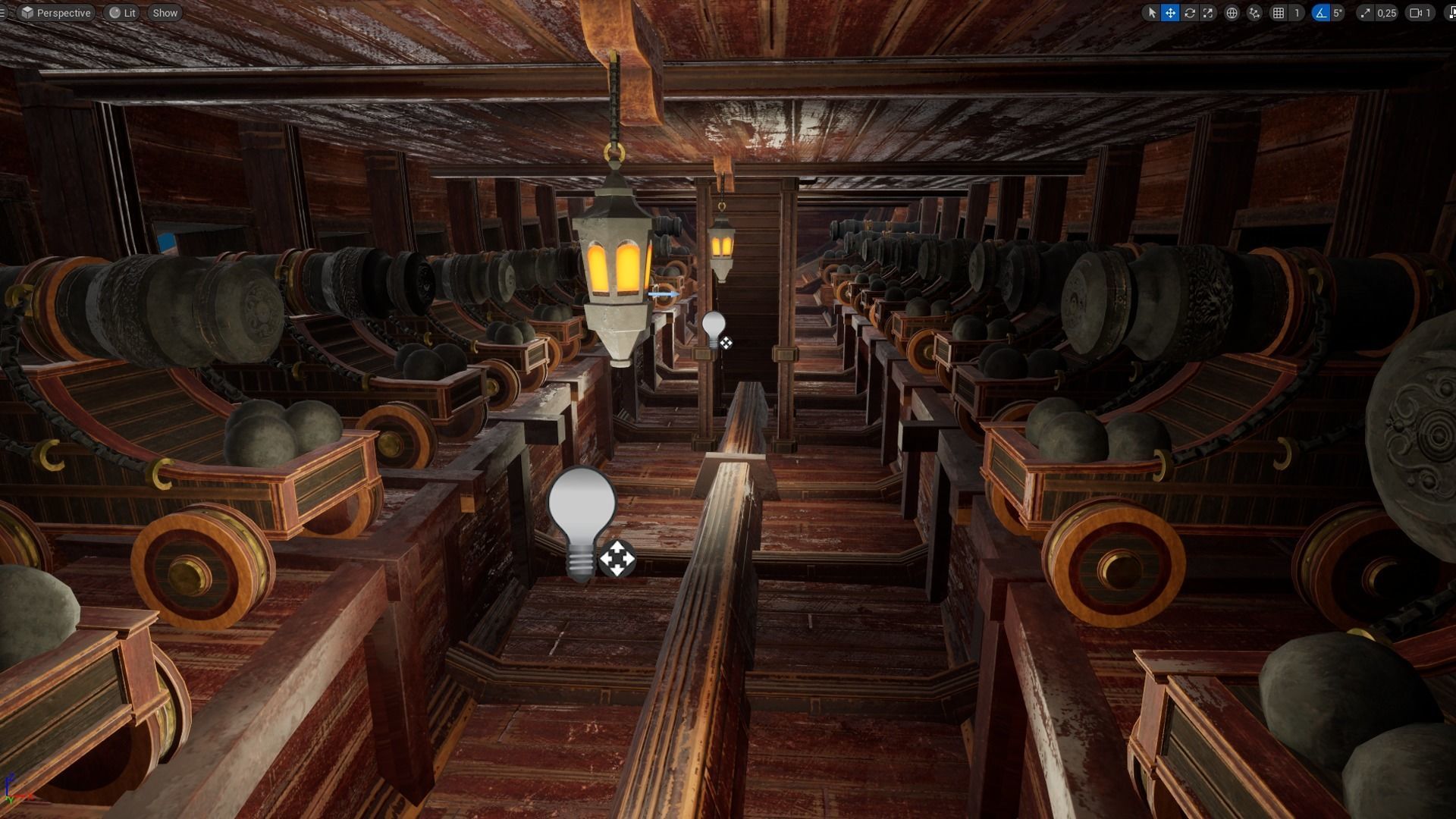This screenshot has height=819, width=1456.
Task: Open the 0,25 scale snap value
Action: [1386, 13]
